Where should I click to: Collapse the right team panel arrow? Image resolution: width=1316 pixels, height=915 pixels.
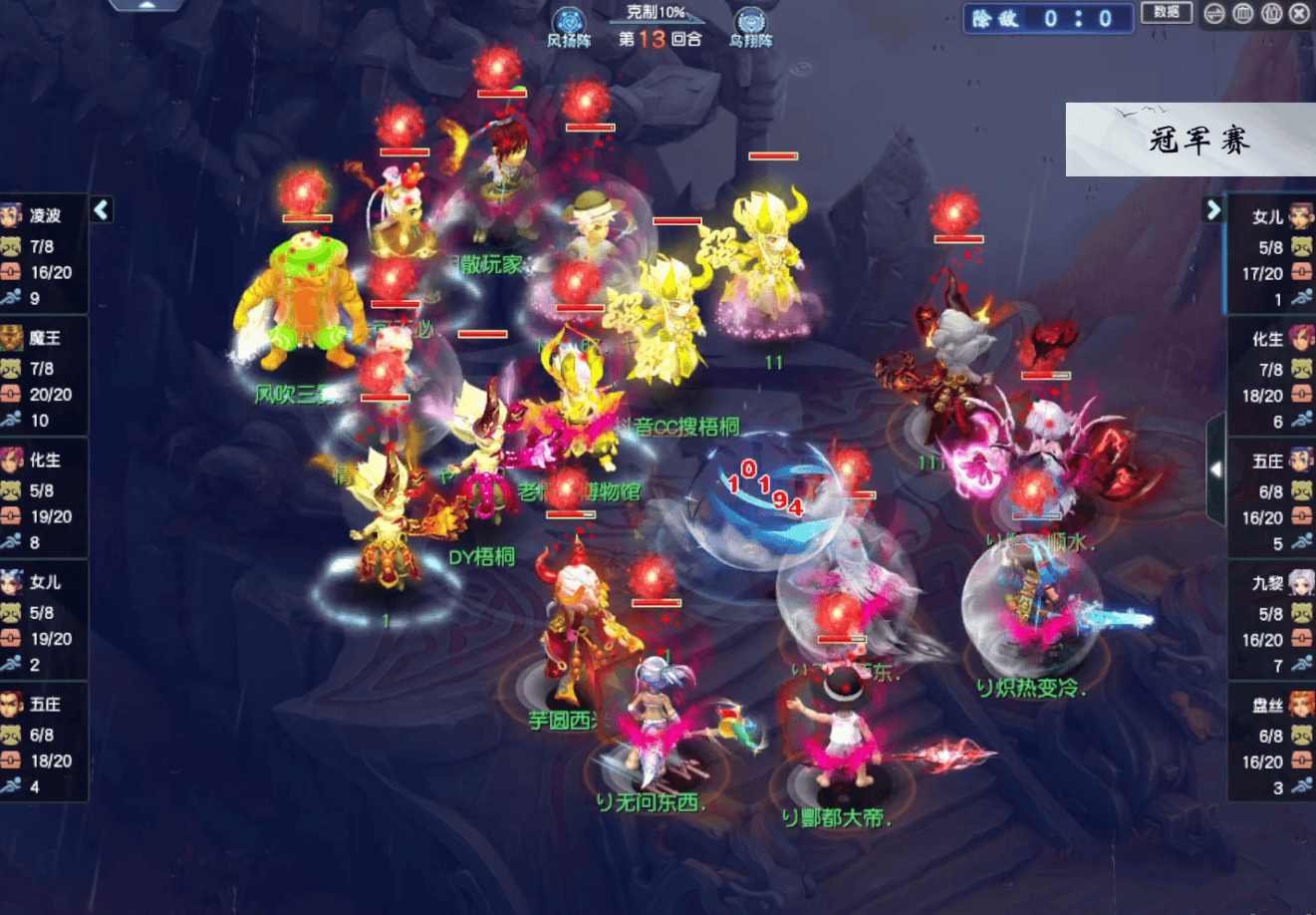[1212, 209]
